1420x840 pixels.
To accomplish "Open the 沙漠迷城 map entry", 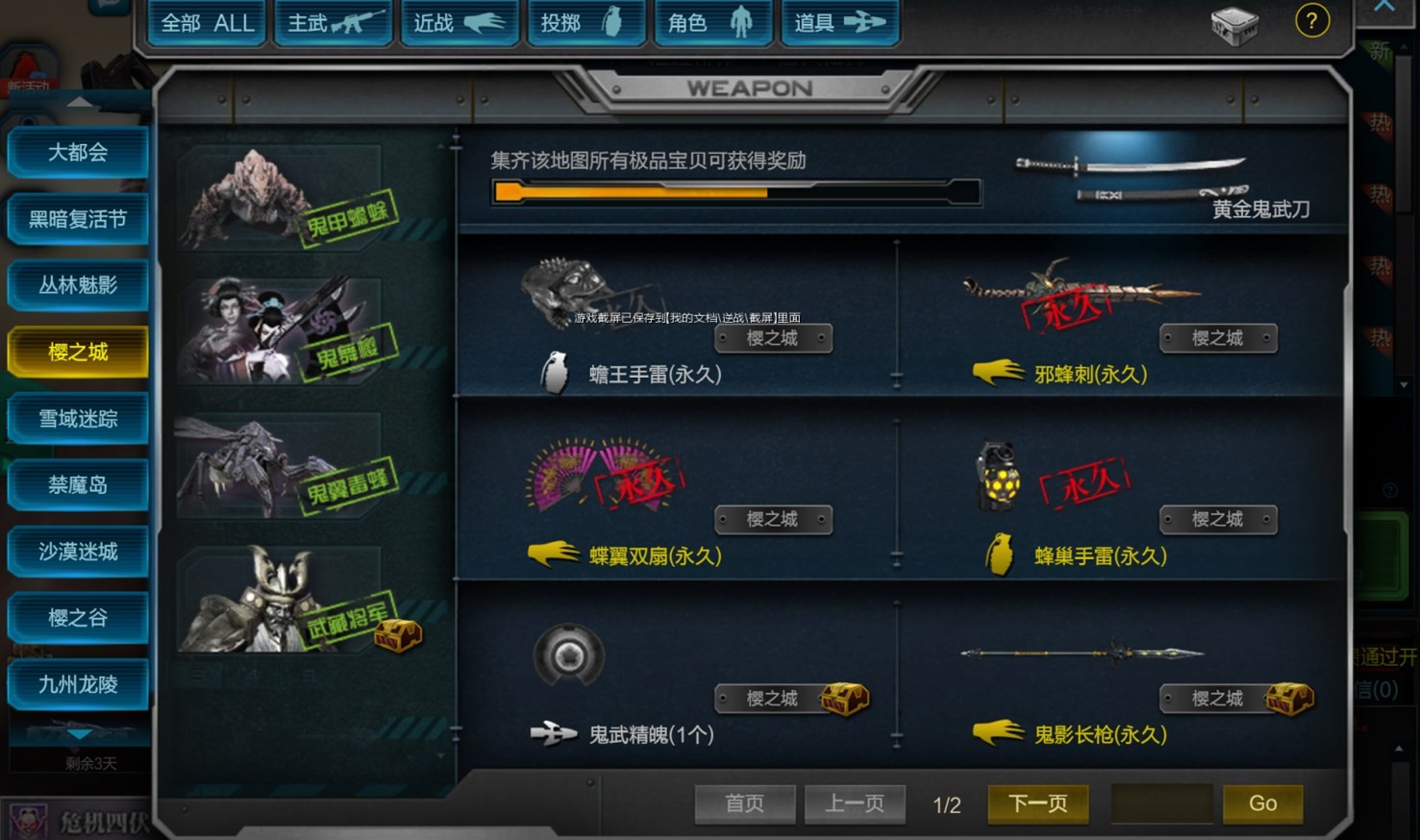I will 78,552.
